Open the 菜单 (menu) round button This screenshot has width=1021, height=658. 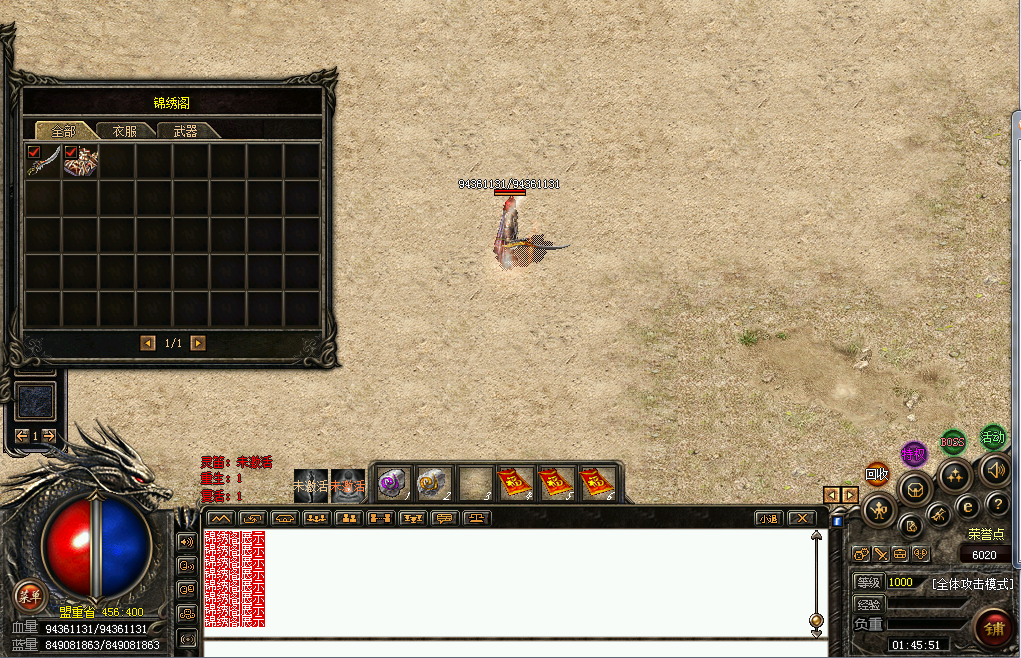(x=29, y=597)
